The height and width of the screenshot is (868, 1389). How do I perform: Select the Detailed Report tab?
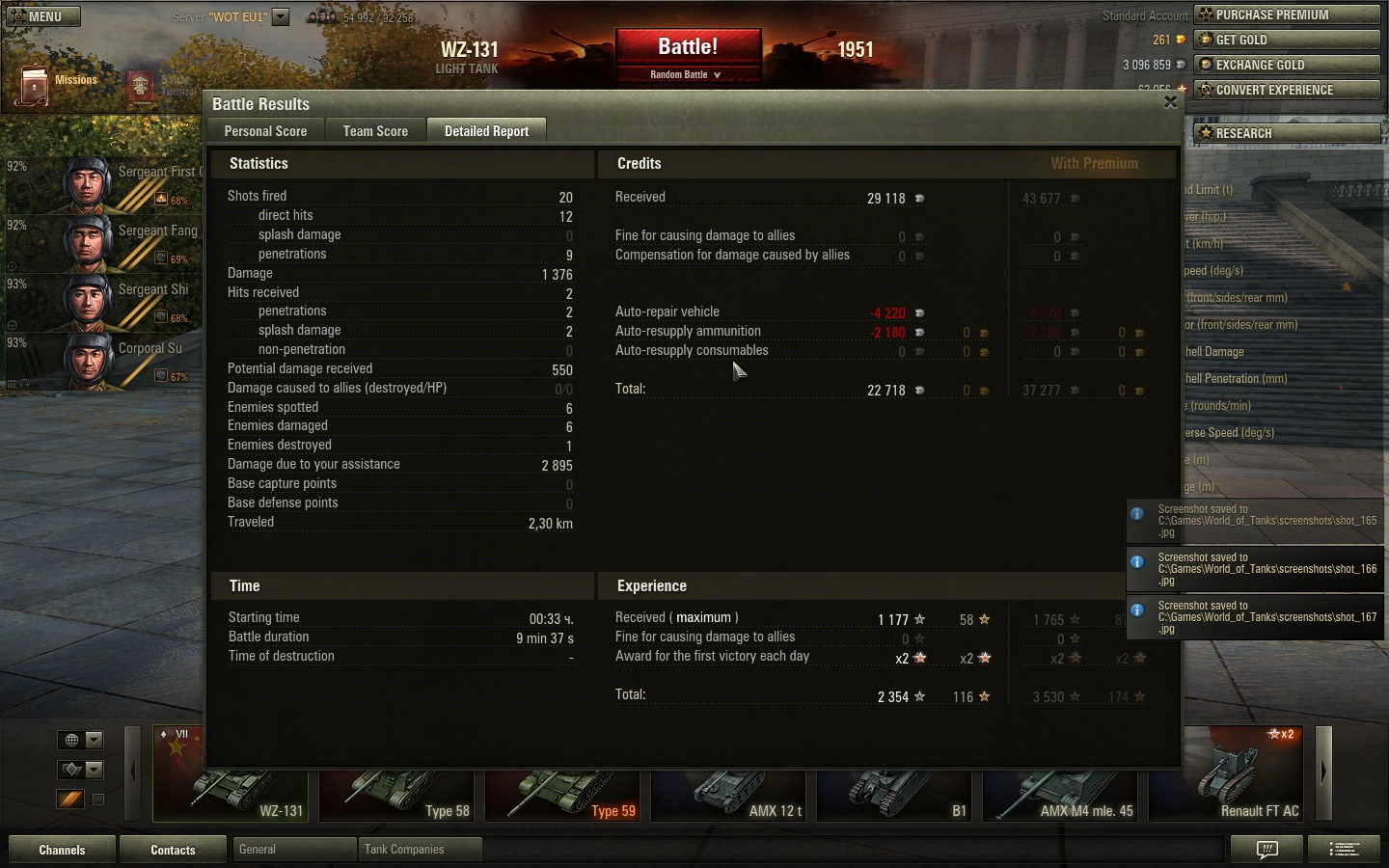[486, 131]
